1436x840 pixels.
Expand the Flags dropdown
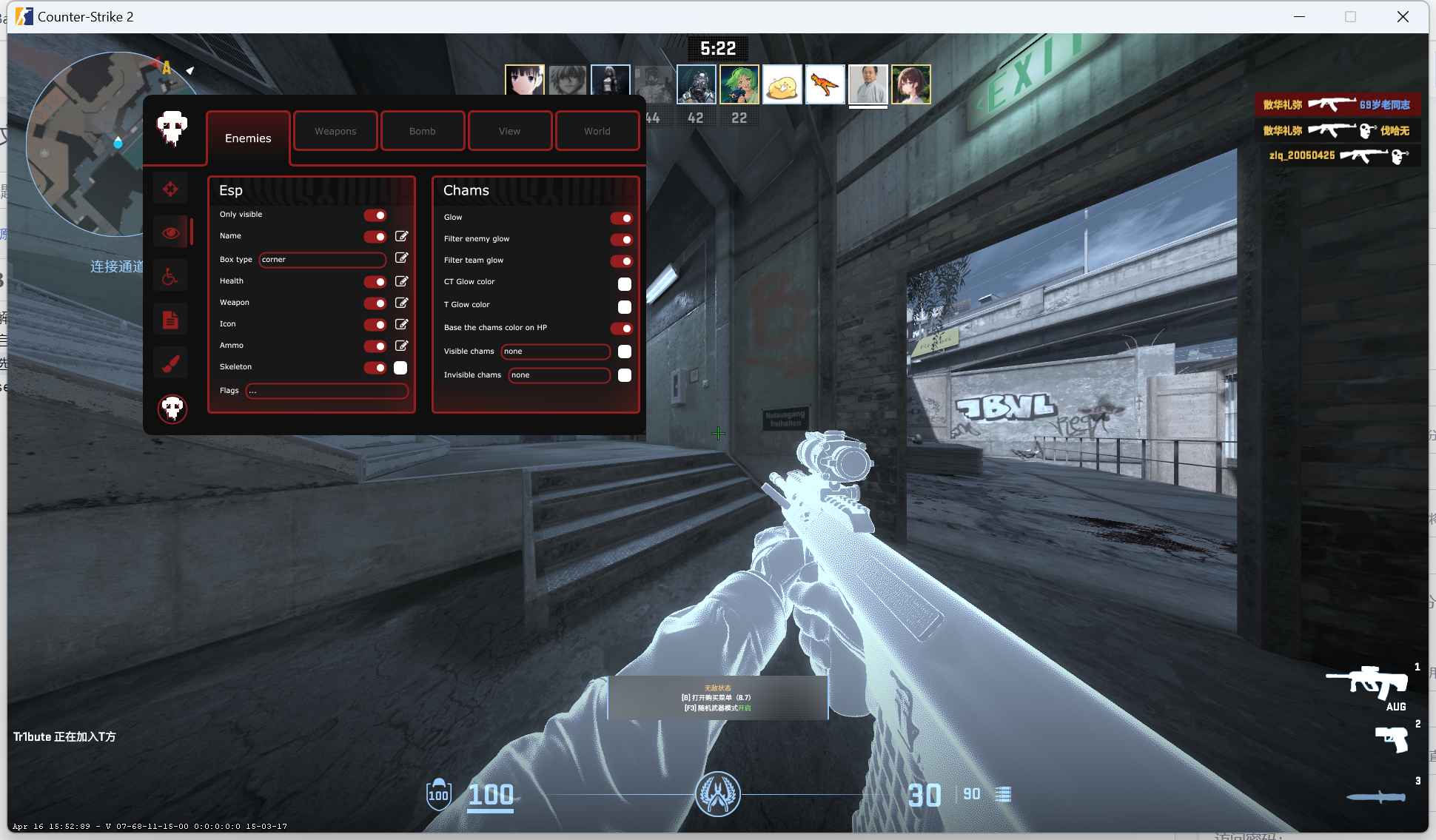point(326,391)
